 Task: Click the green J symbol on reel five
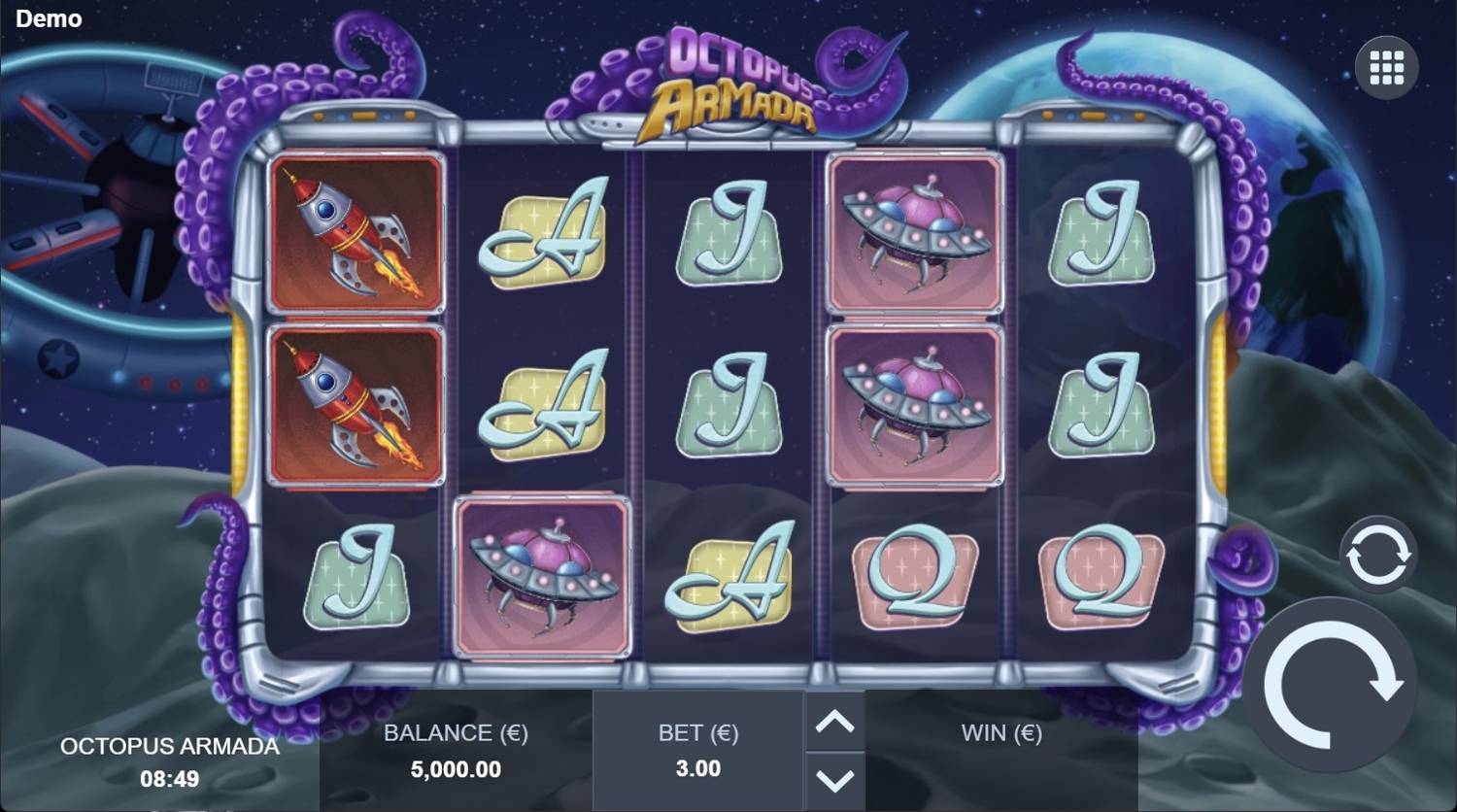click(x=1102, y=233)
